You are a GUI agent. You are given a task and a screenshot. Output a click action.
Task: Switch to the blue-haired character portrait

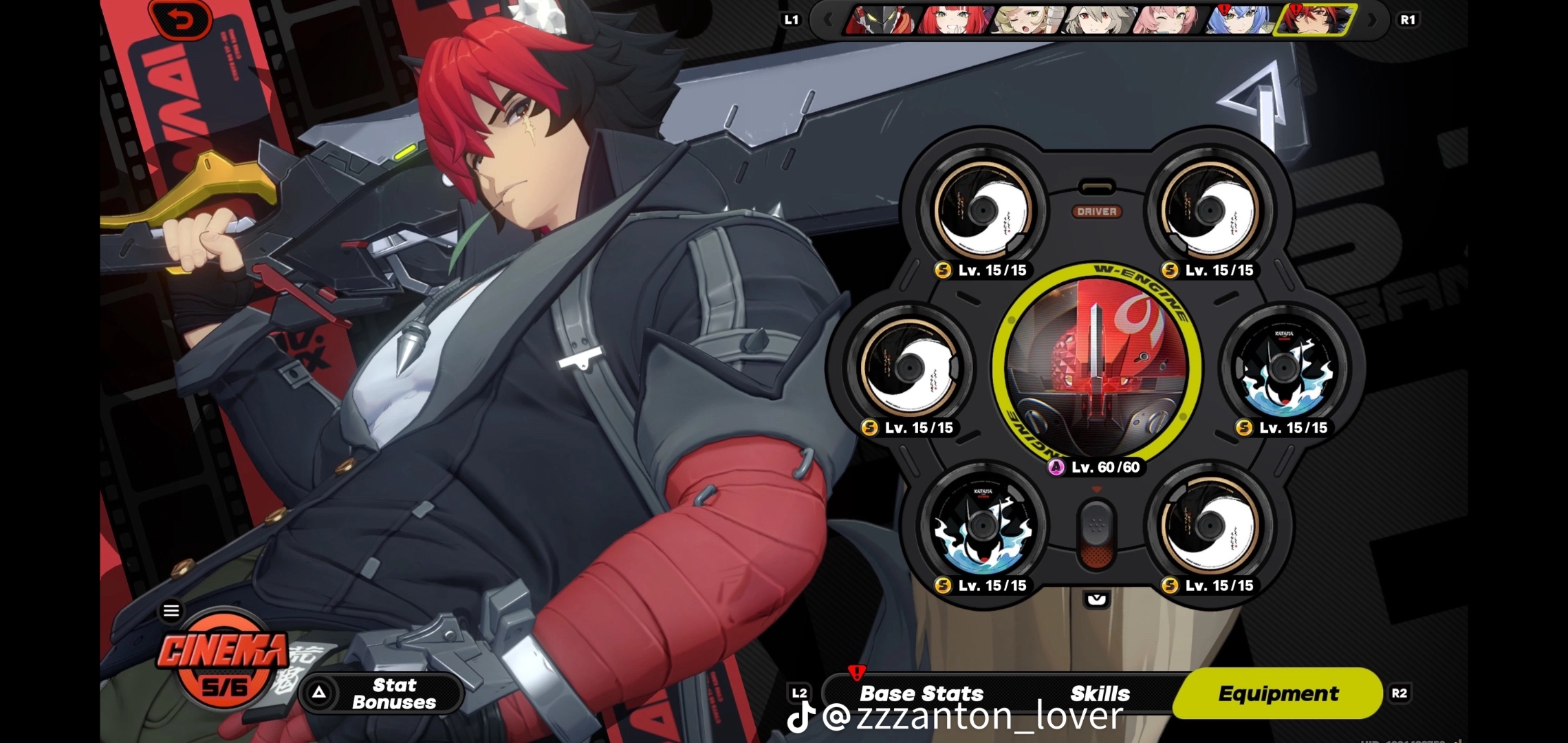tap(1242, 20)
